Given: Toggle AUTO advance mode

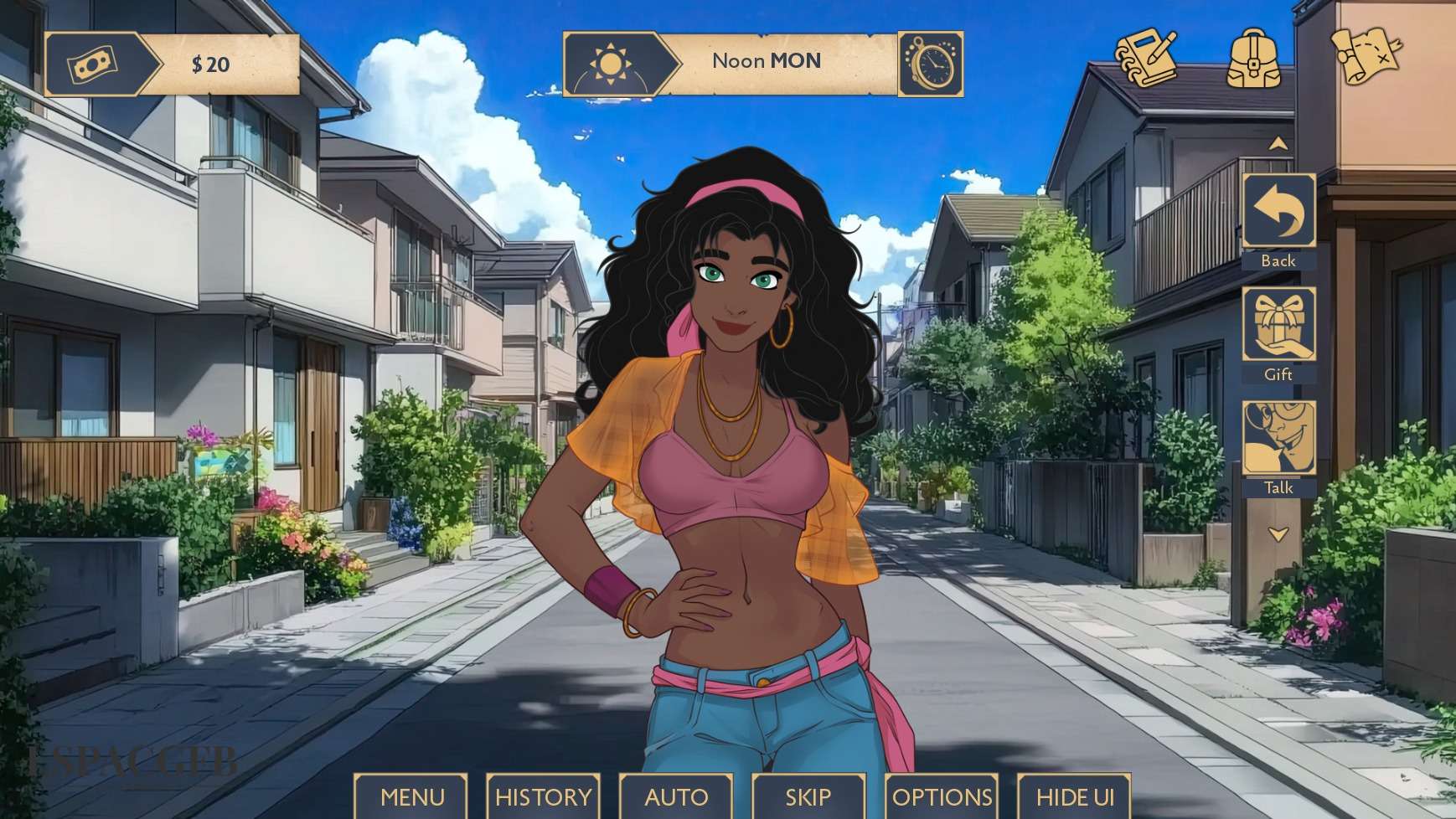Looking at the screenshot, I should 676,796.
